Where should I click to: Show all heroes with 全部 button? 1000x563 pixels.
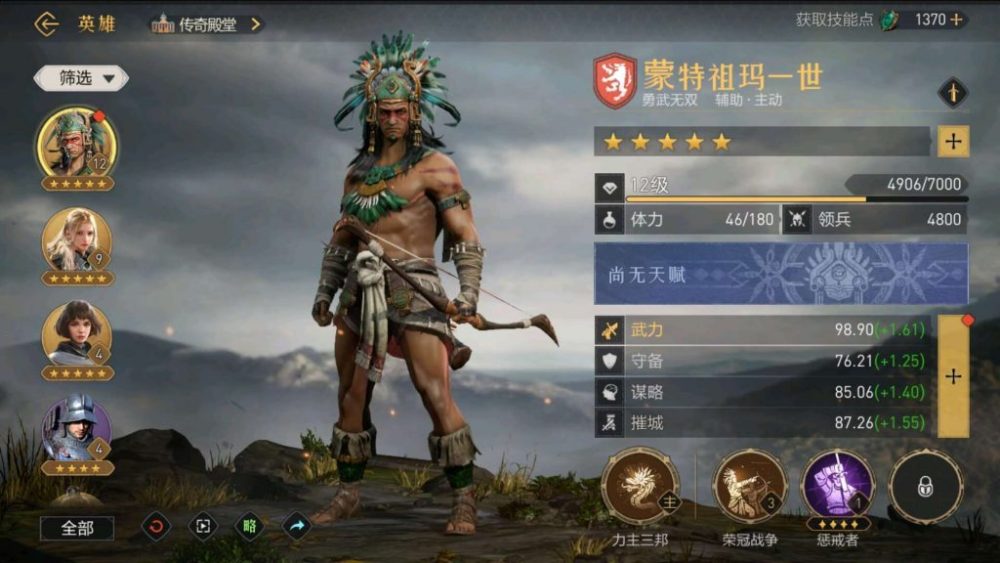(77, 527)
